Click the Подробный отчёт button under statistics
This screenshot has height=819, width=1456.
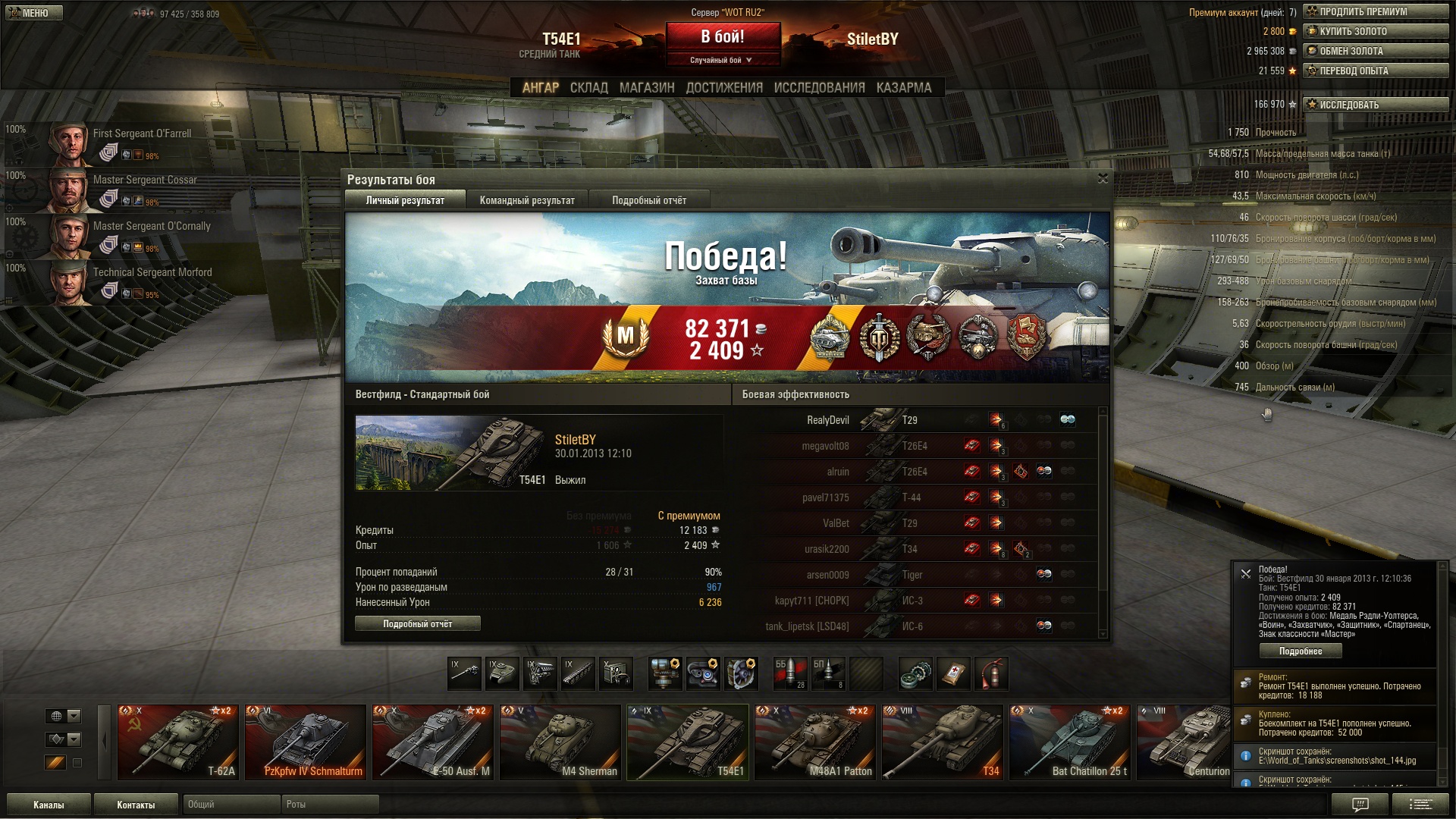click(417, 623)
